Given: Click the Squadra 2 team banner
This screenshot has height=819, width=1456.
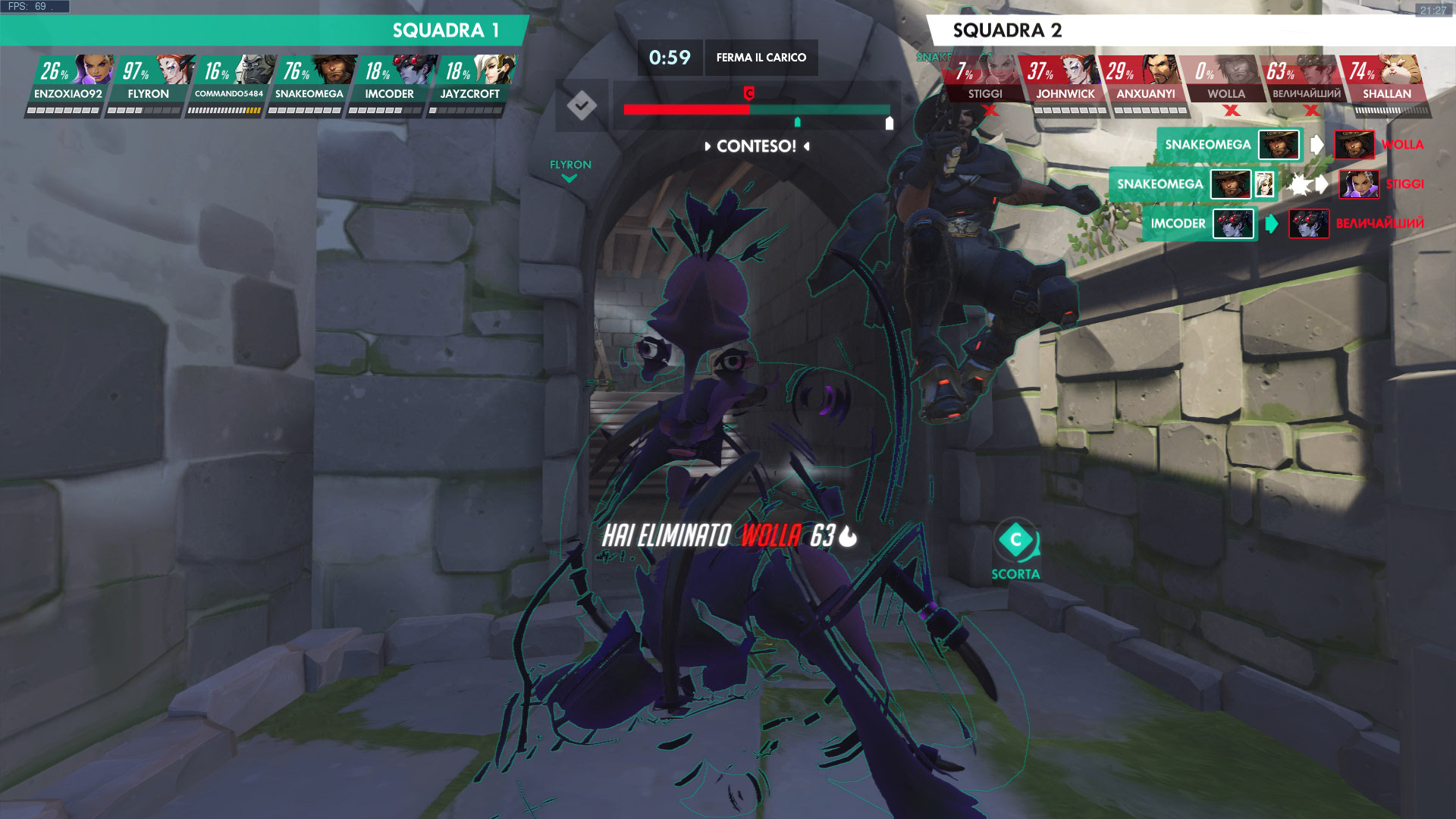Looking at the screenshot, I should pos(1191,30).
